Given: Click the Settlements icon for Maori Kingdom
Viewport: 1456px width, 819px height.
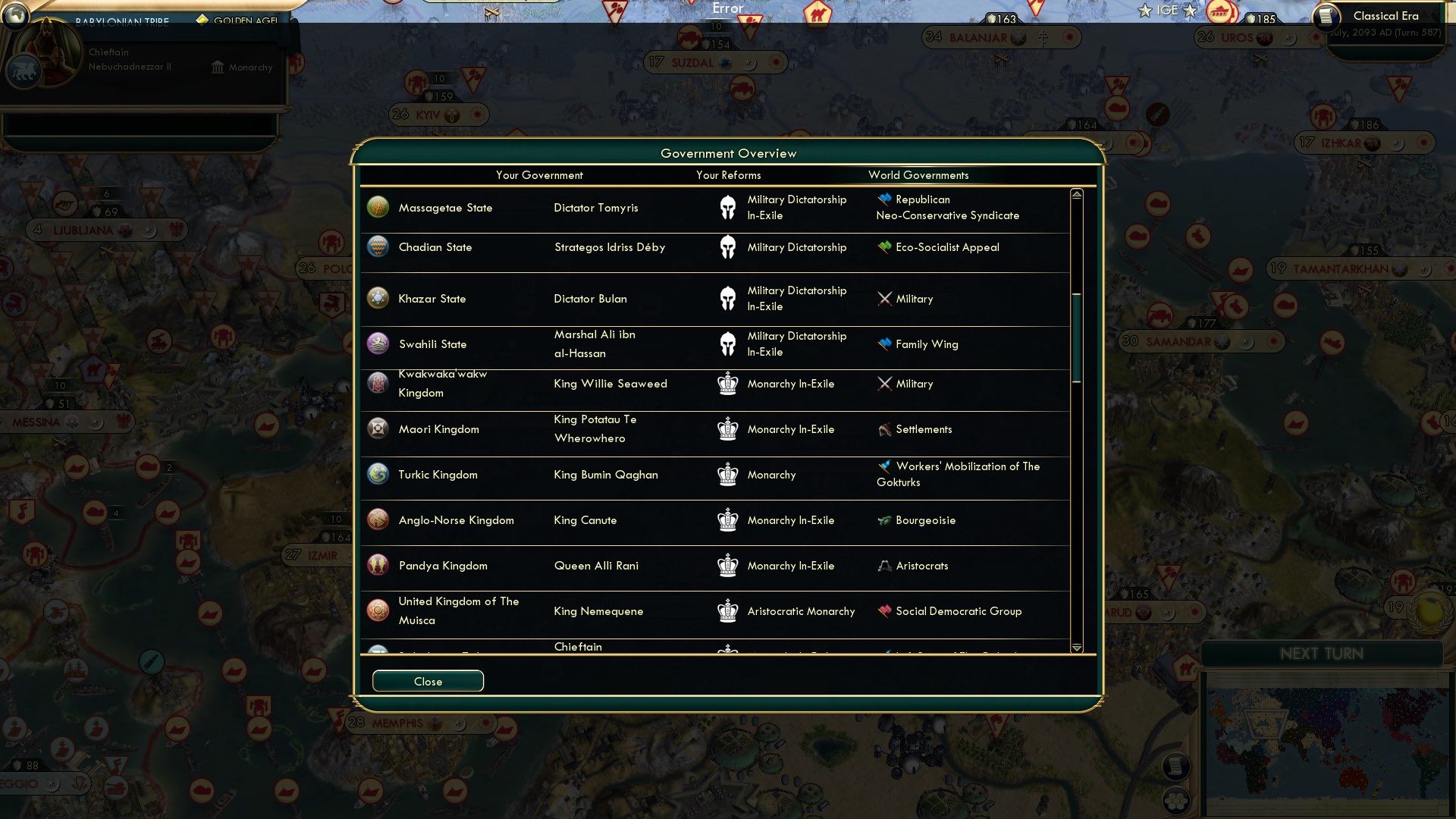Looking at the screenshot, I should point(883,428).
